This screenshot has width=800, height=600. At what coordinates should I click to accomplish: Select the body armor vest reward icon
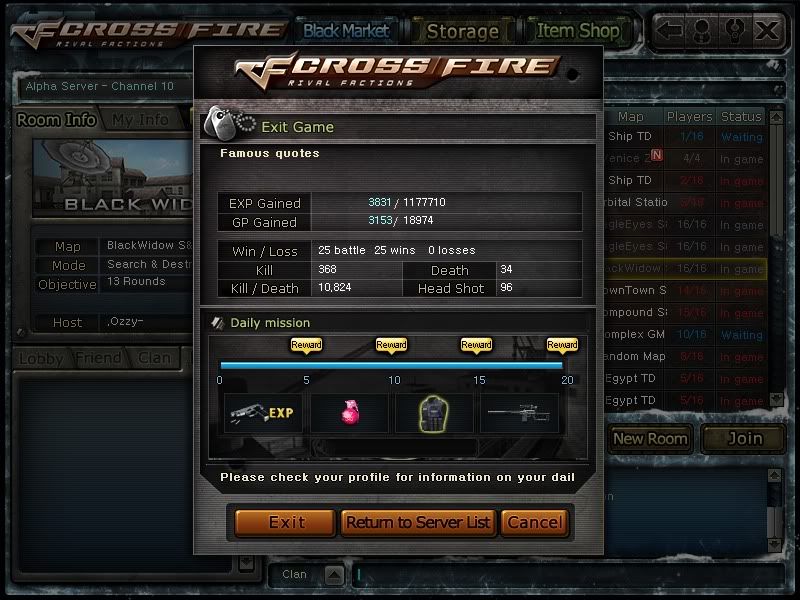(x=433, y=411)
